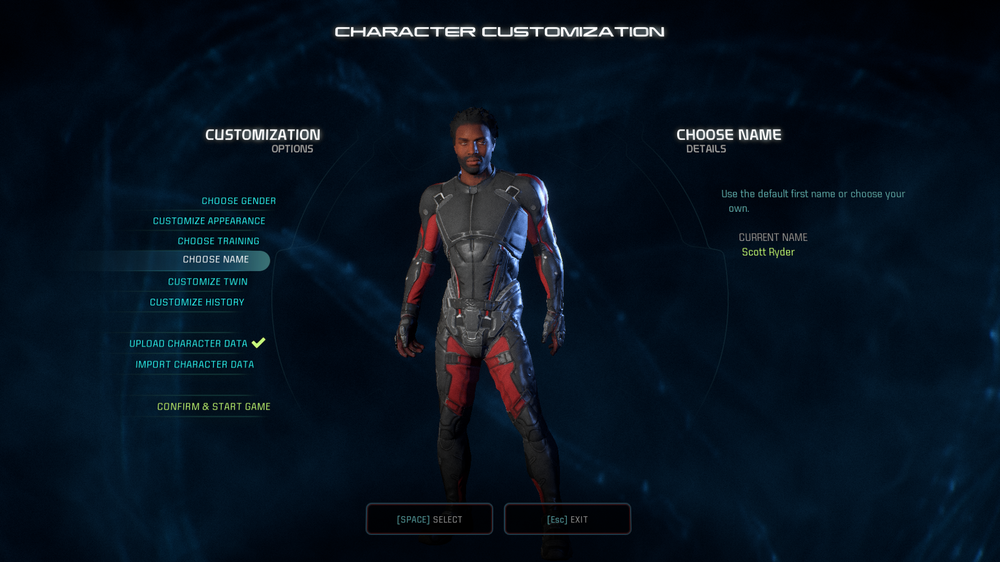Choose Import Character Data
This screenshot has height=562, width=1000.
tap(195, 365)
